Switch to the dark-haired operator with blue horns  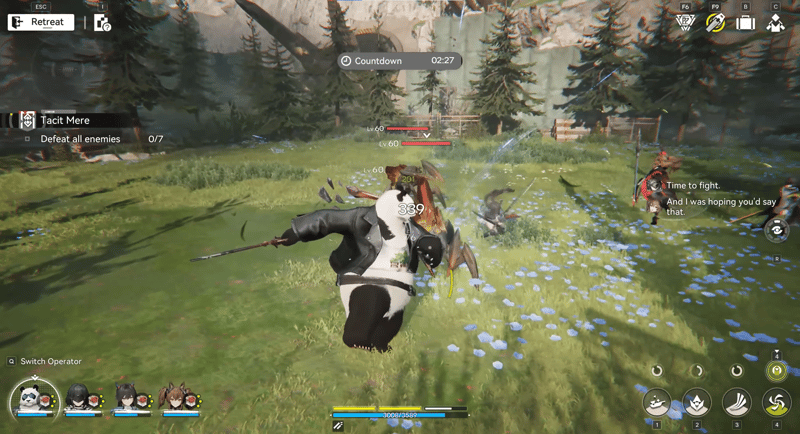point(126,399)
